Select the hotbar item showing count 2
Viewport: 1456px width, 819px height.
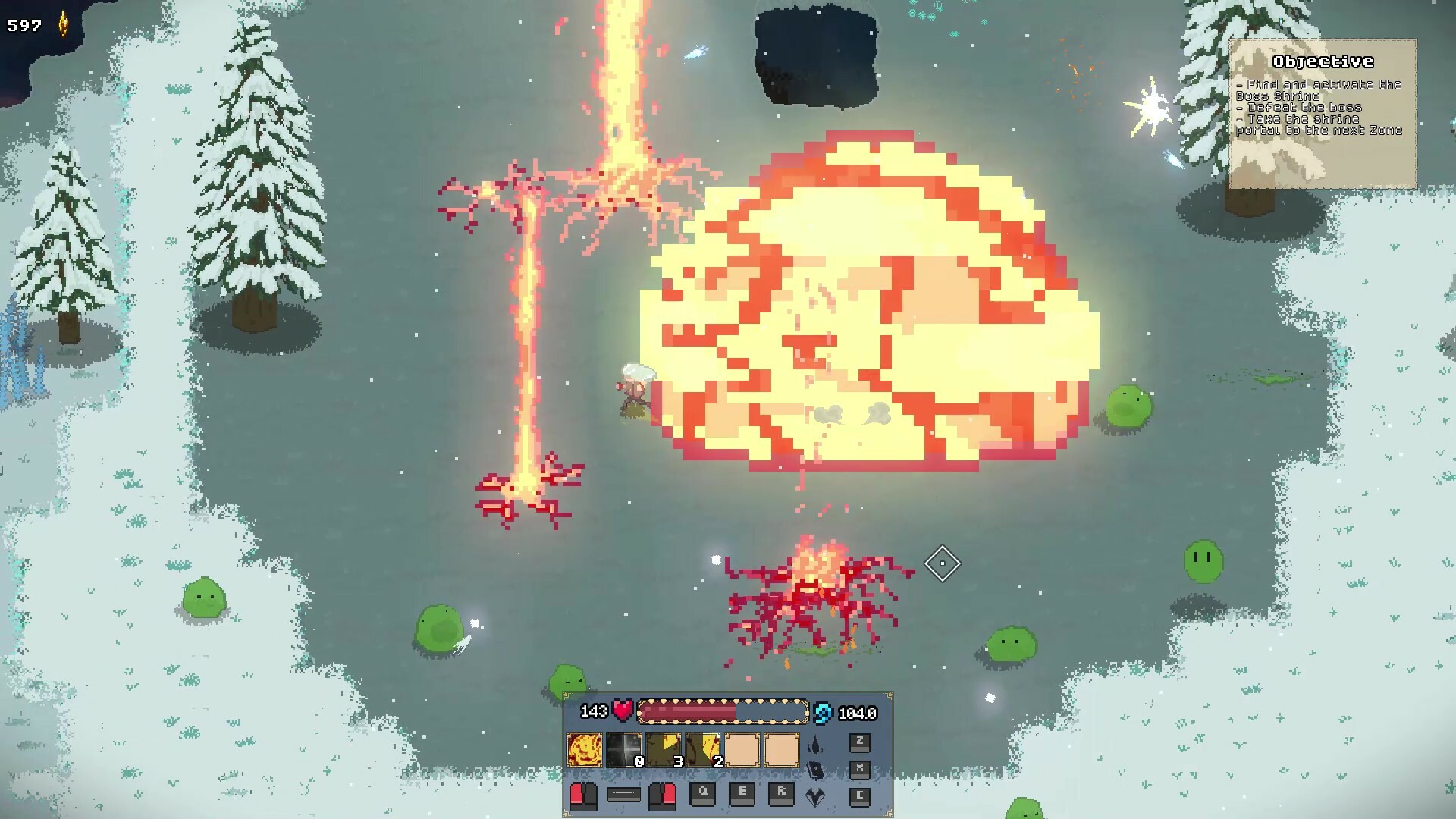[x=703, y=750]
